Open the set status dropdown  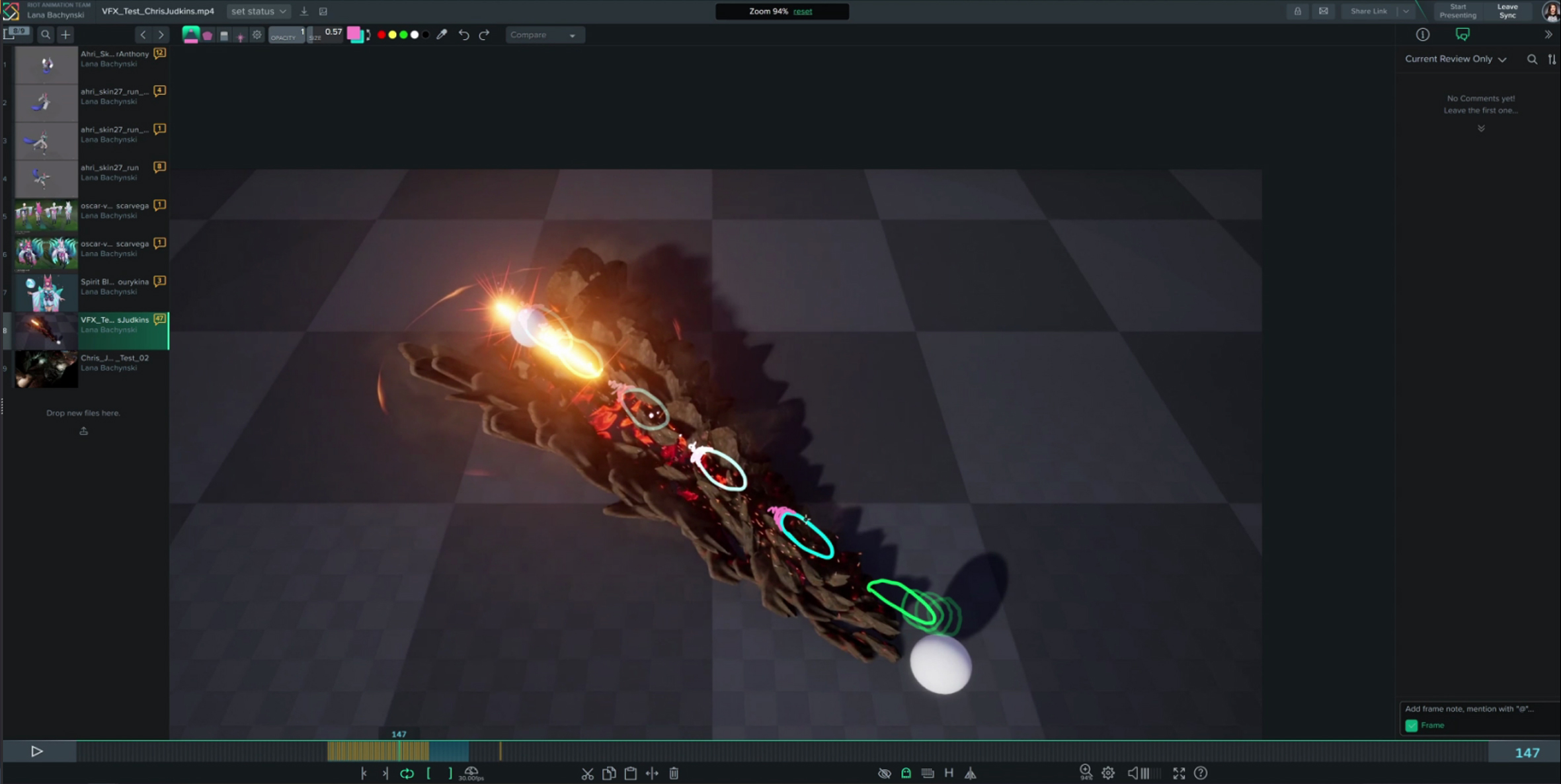pyautogui.click(x=258, y=11)
